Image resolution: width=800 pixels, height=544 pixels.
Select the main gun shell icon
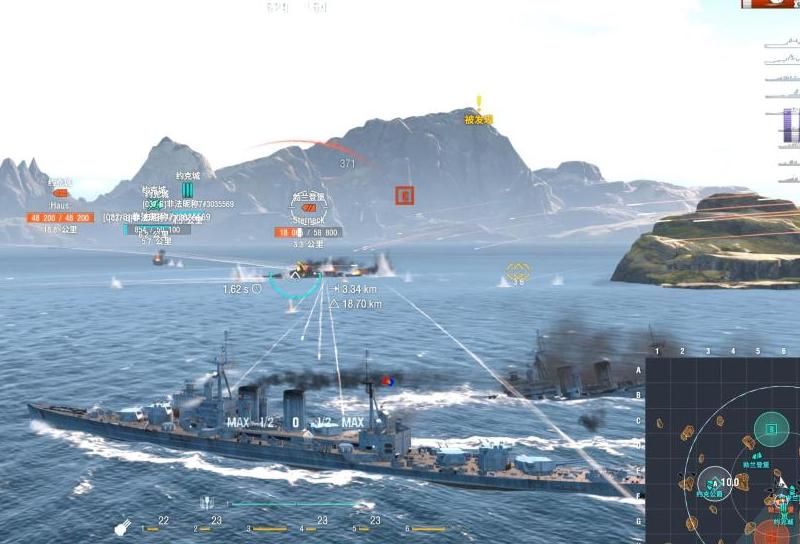[122, 526]
